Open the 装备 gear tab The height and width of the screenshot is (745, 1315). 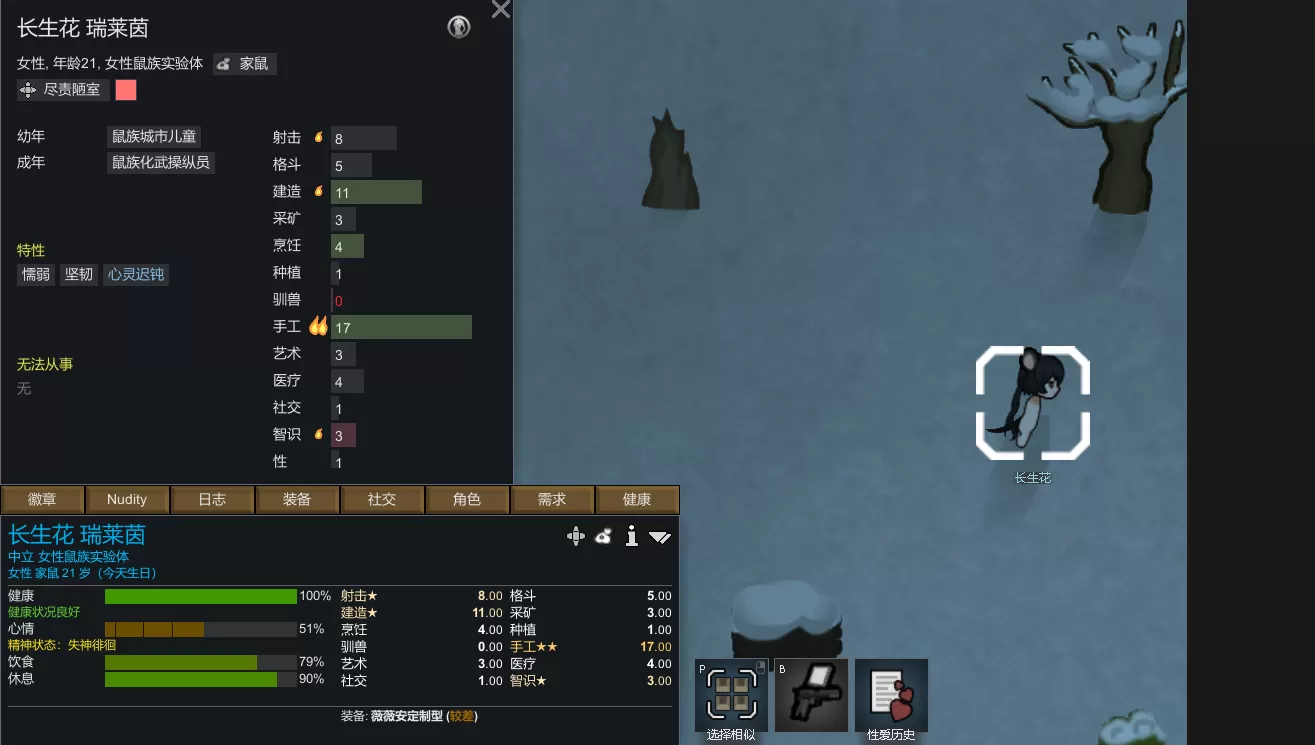click(297, 499)
